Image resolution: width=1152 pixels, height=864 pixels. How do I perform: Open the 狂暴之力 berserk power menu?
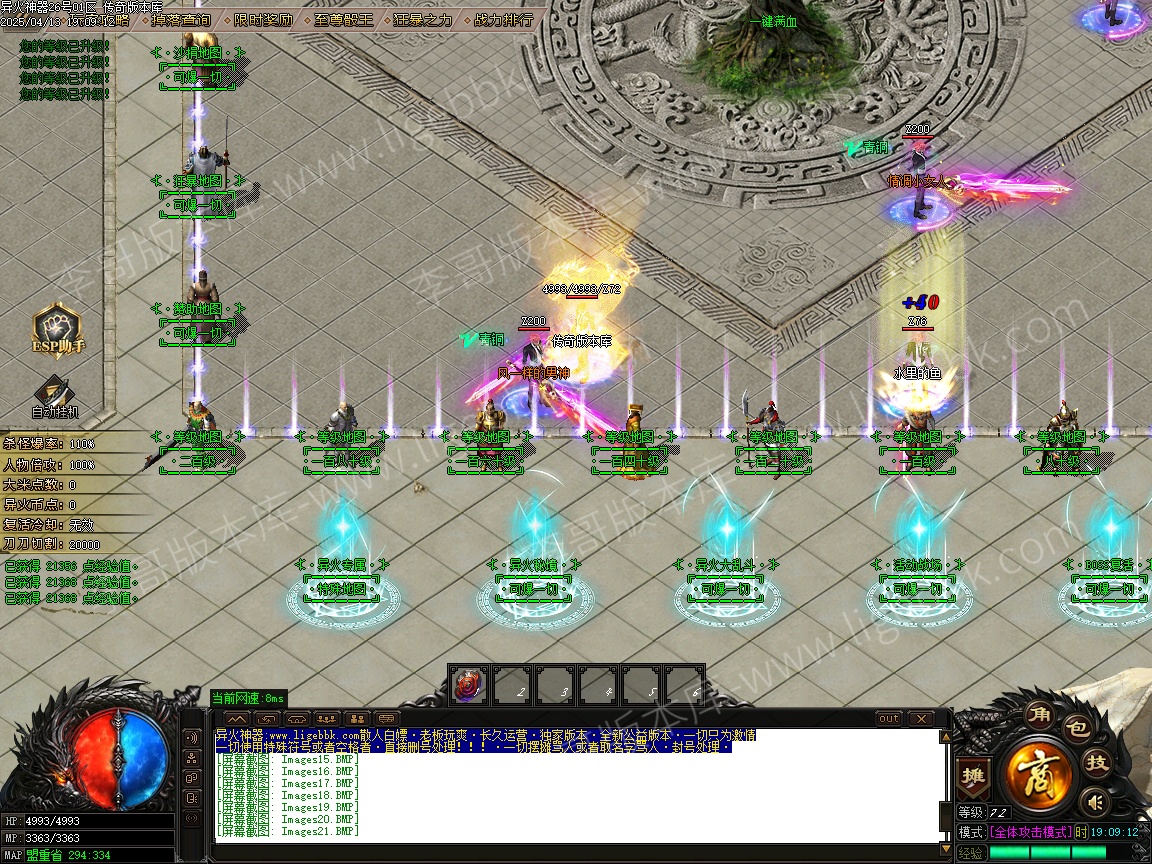(422, 19)
